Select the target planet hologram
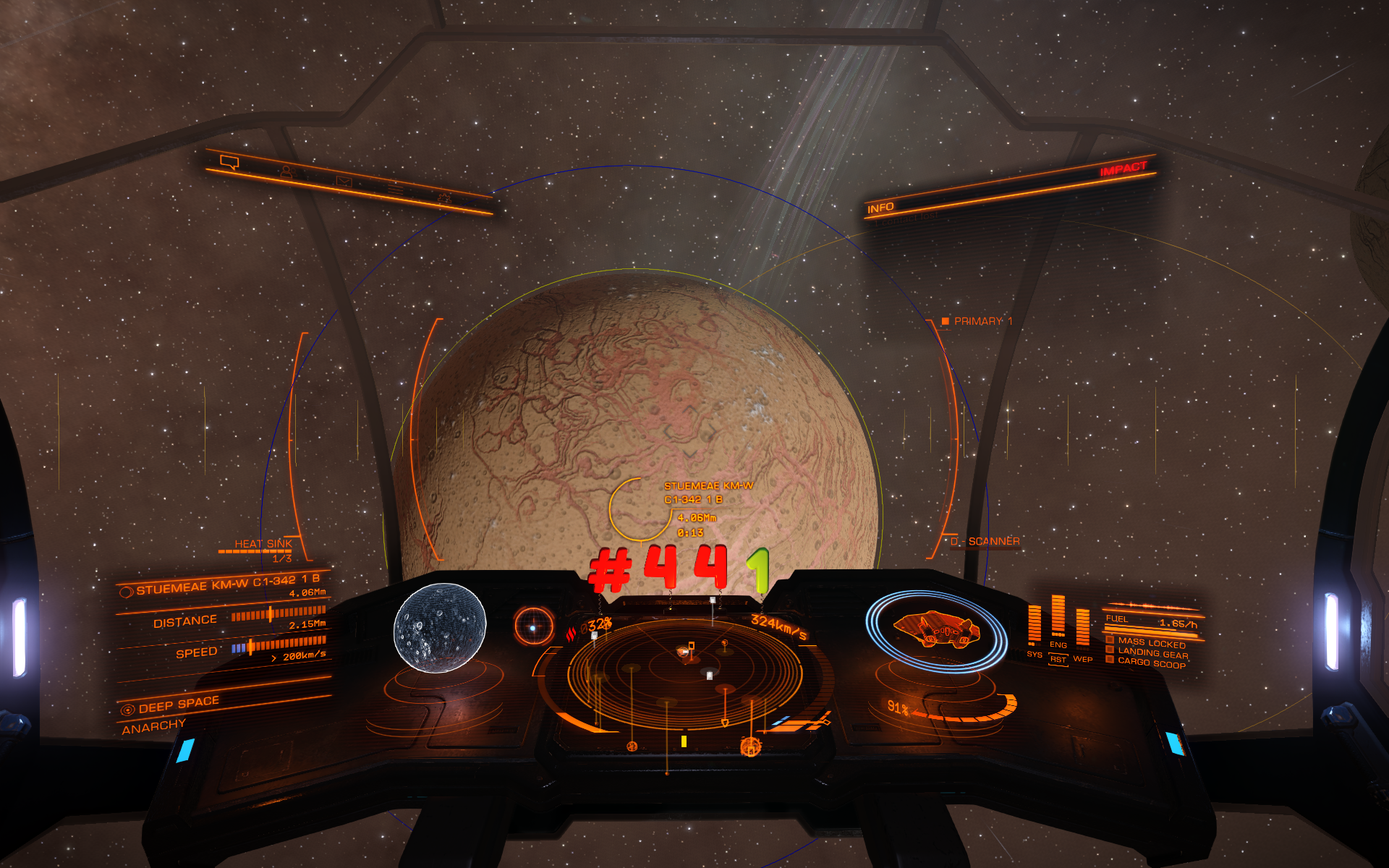The width and height of the screenshot is (1389, 868). point(439,628)
